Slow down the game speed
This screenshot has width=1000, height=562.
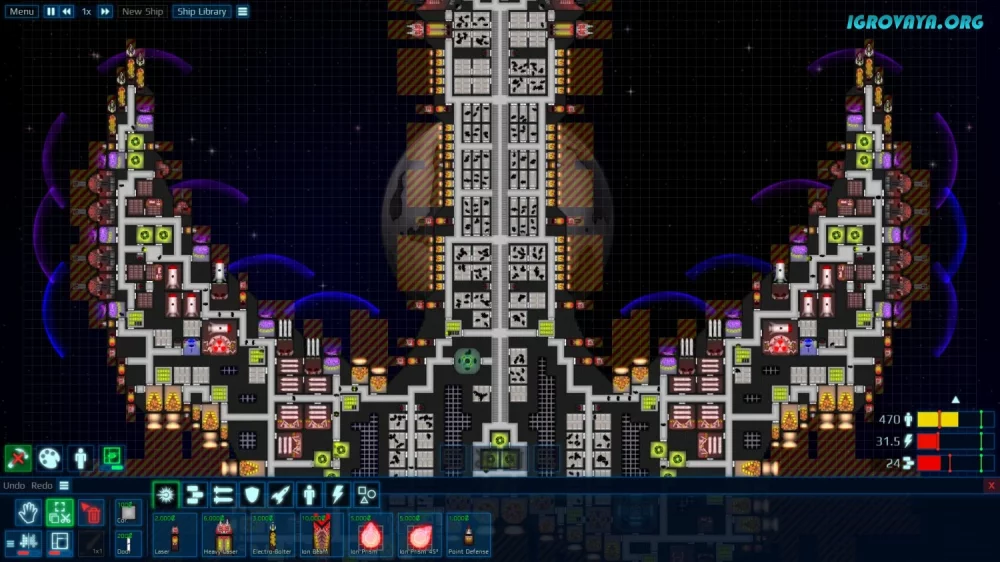click(x=67, y=12)
